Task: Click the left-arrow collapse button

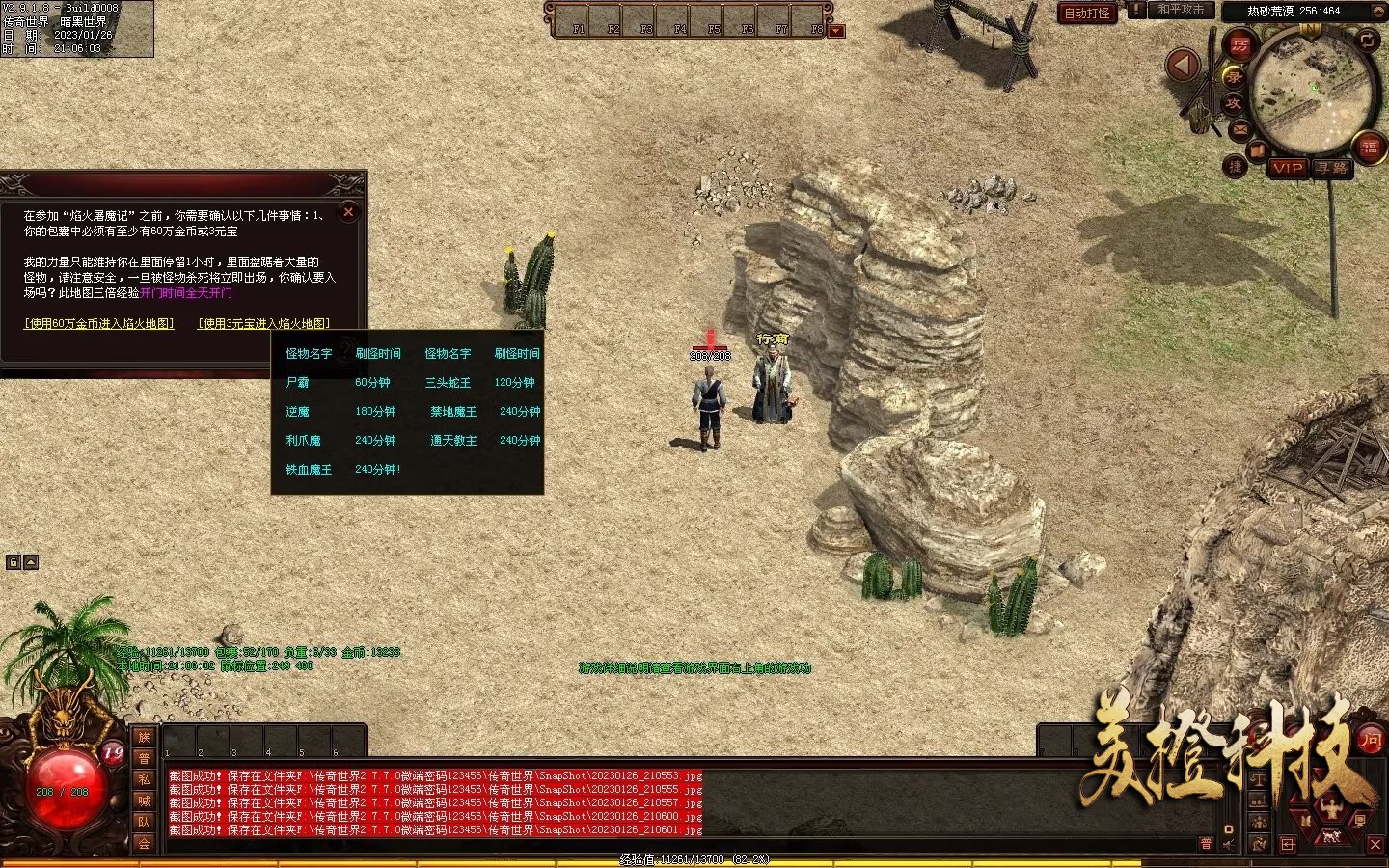Action: point(1183,66)
